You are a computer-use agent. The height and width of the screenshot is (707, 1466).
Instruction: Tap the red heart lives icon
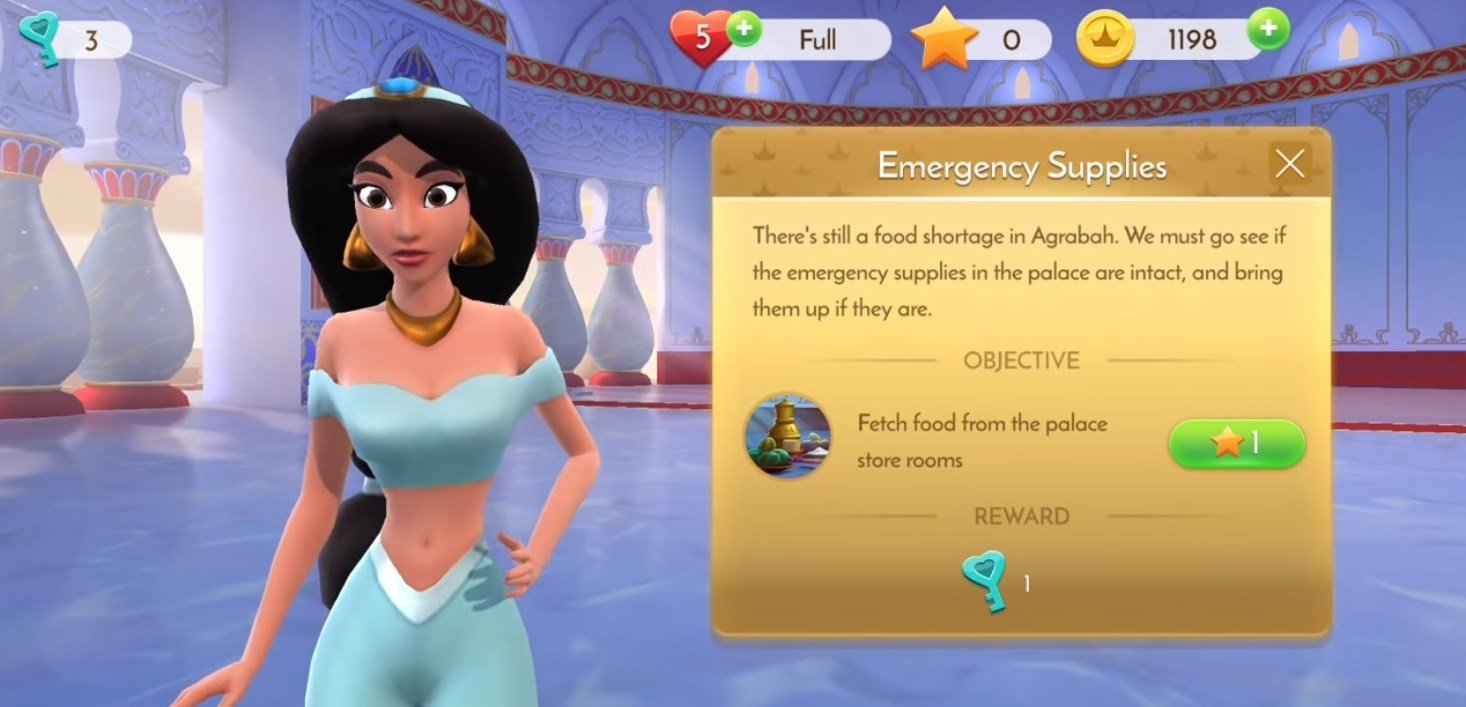click(701, 40)
